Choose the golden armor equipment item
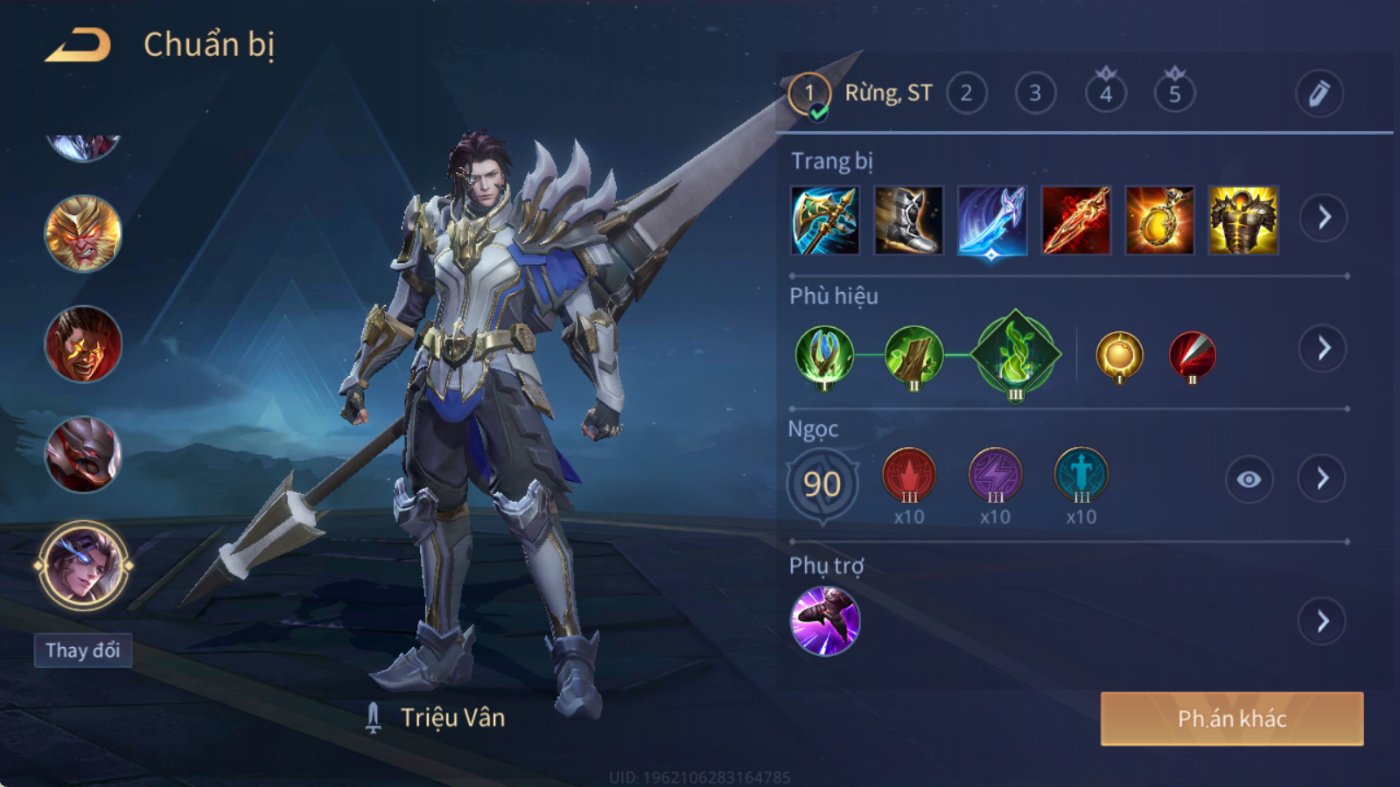 [1243, 220]
